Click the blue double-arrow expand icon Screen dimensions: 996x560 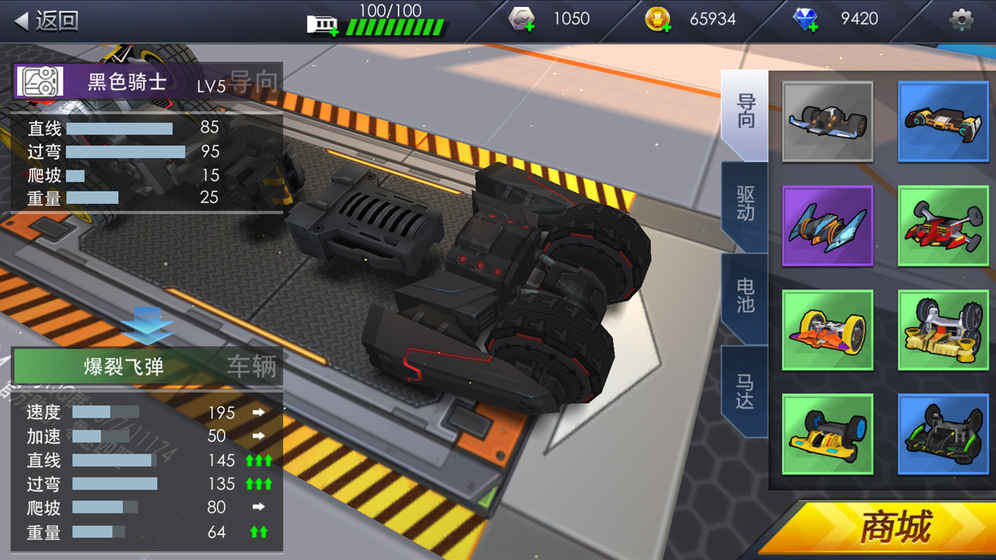(x=150, y=323)
